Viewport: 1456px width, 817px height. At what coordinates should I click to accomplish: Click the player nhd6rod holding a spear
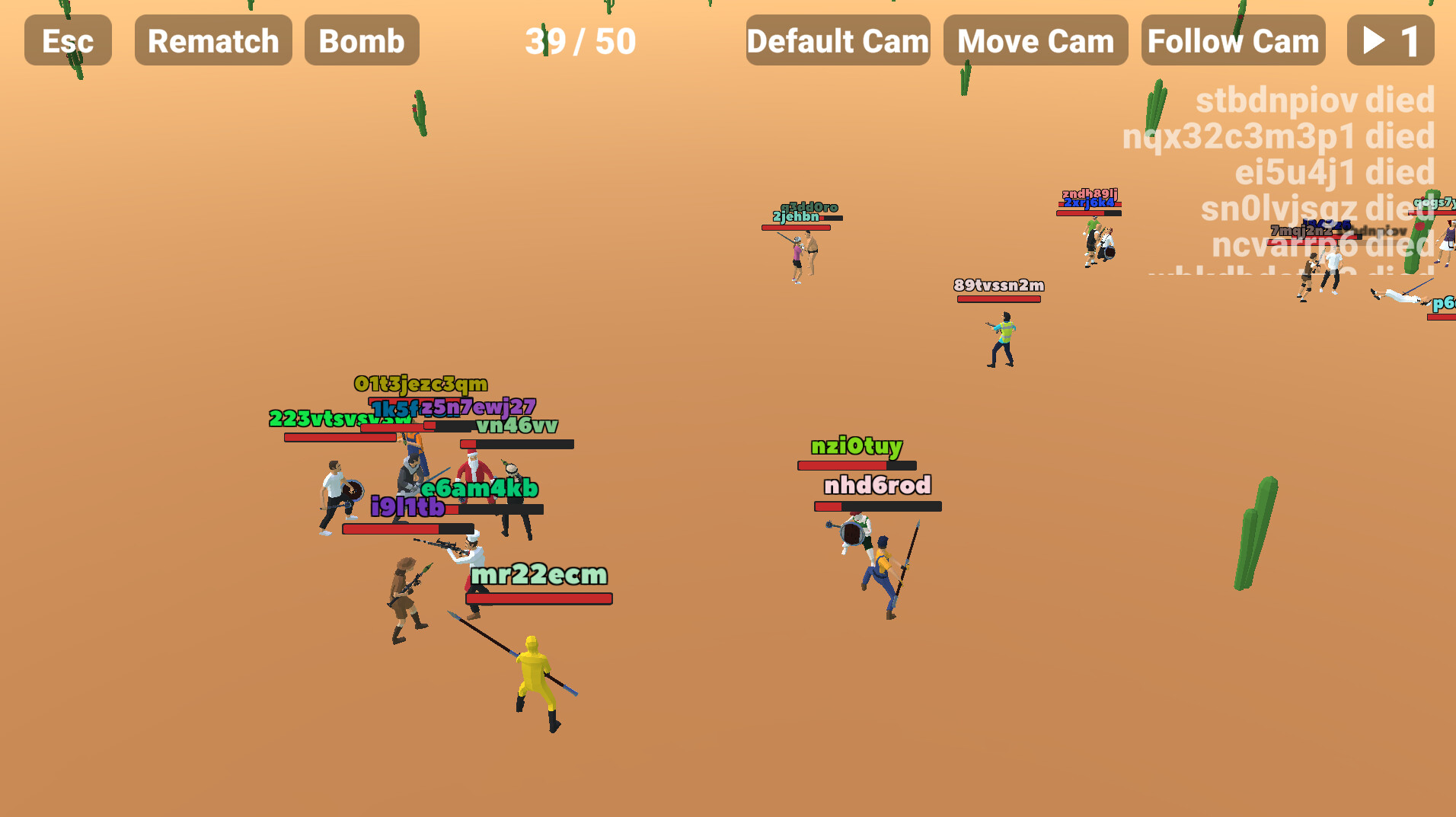pos(883,563)
